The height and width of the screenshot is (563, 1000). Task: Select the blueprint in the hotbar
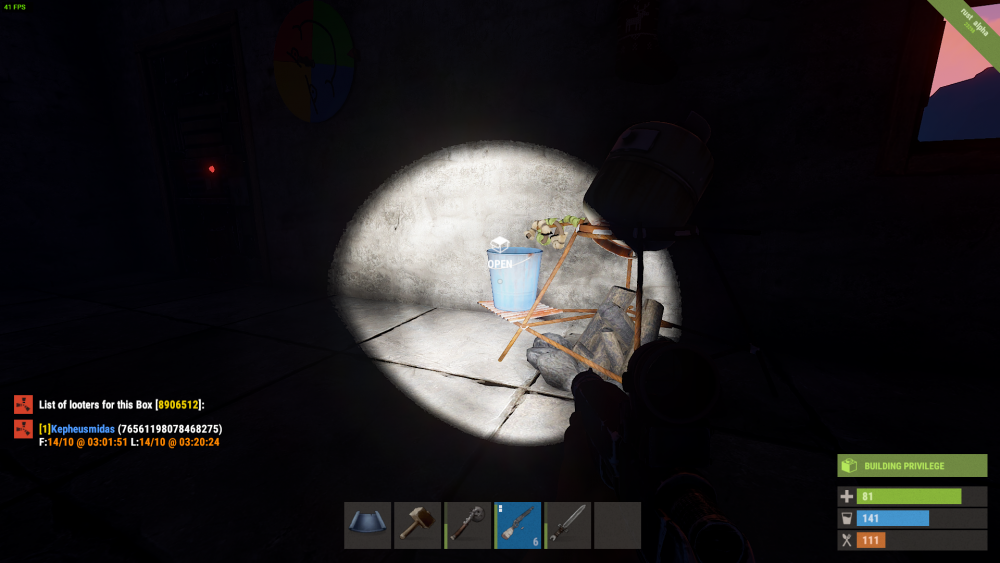[x=367, y=525]
